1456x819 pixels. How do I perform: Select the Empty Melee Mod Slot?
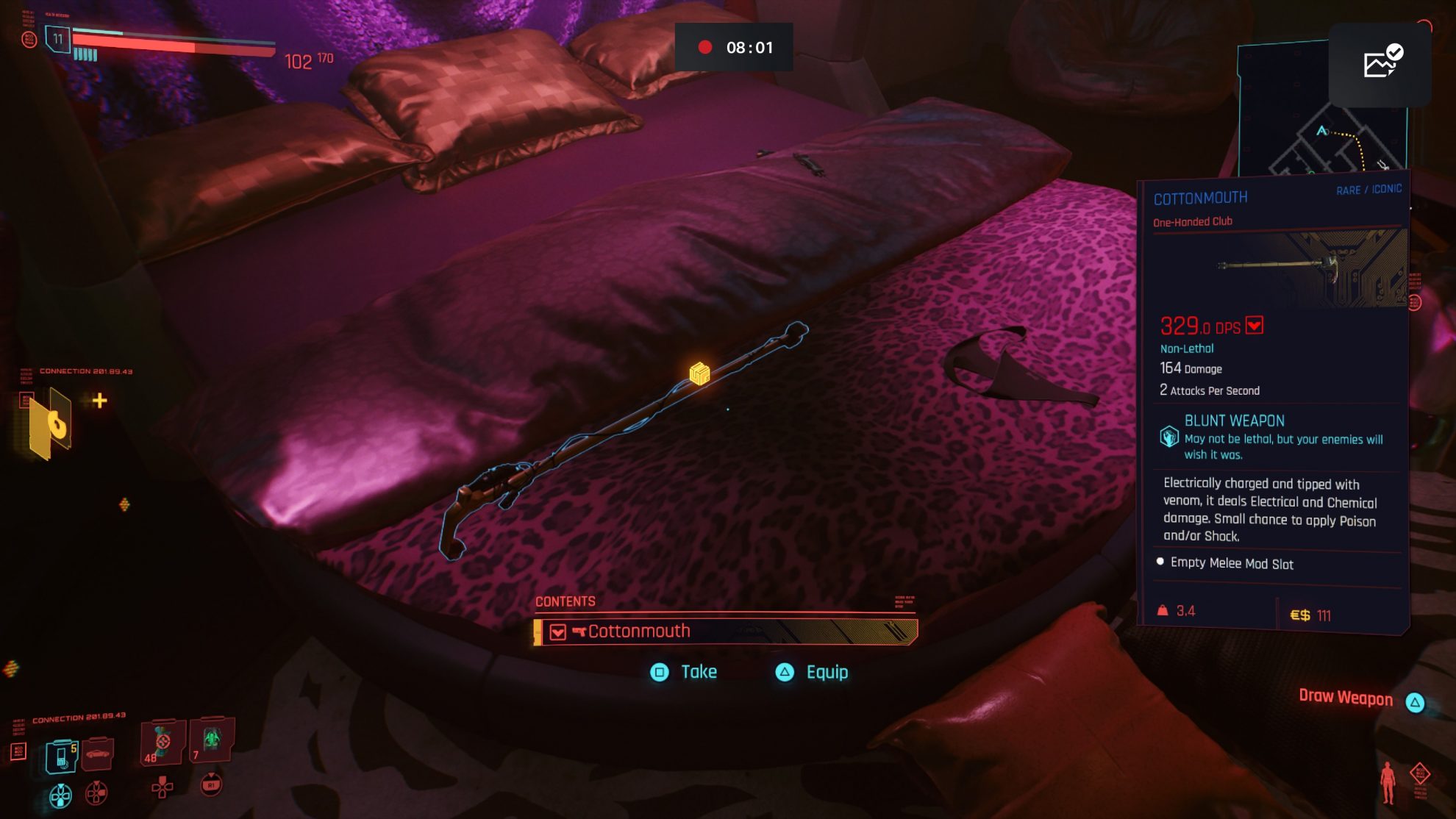[1232, 564]
